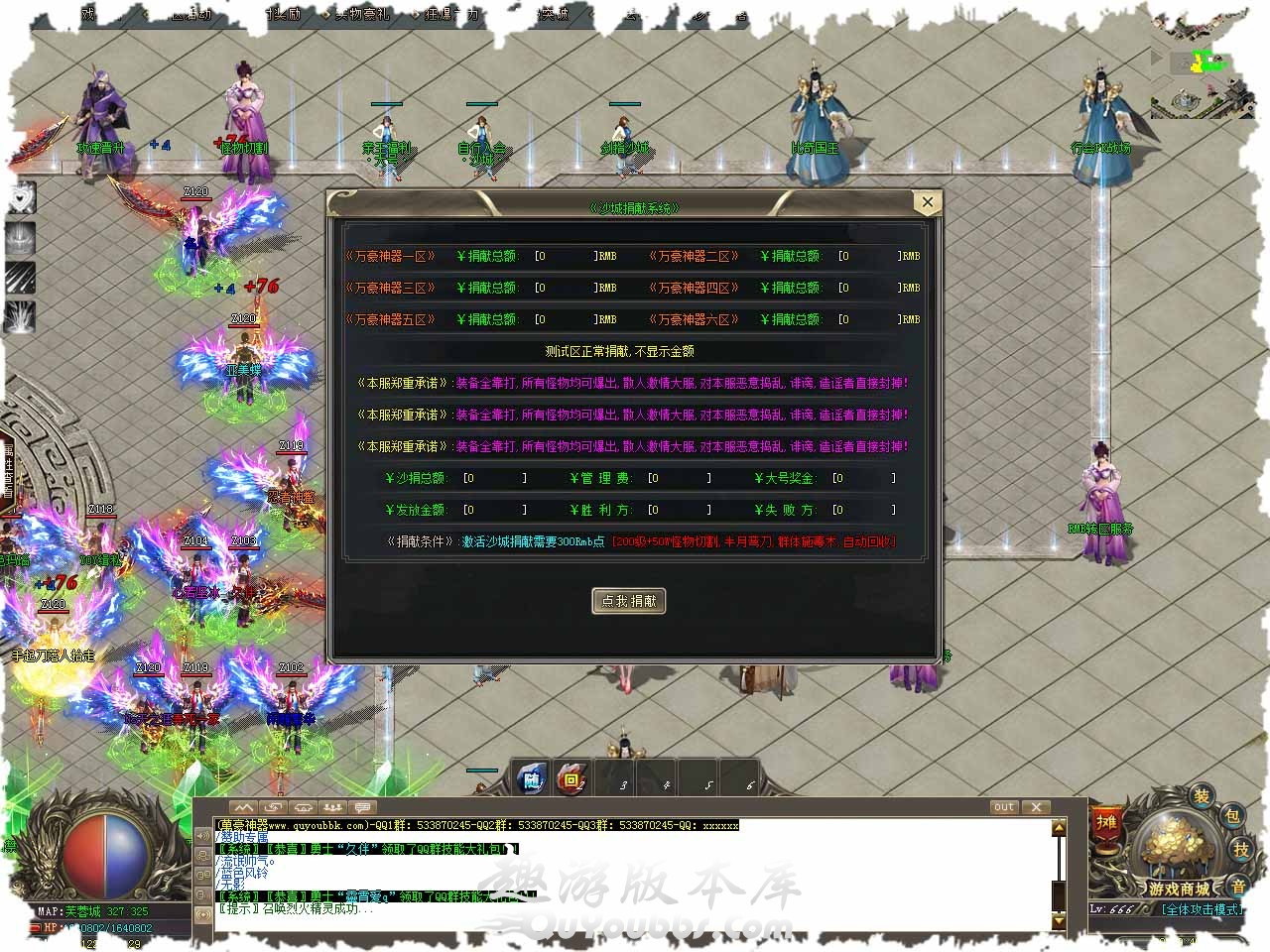Open the 装 equipment panel
This screenshot has height=952, width=1270.
[1202, 796]
